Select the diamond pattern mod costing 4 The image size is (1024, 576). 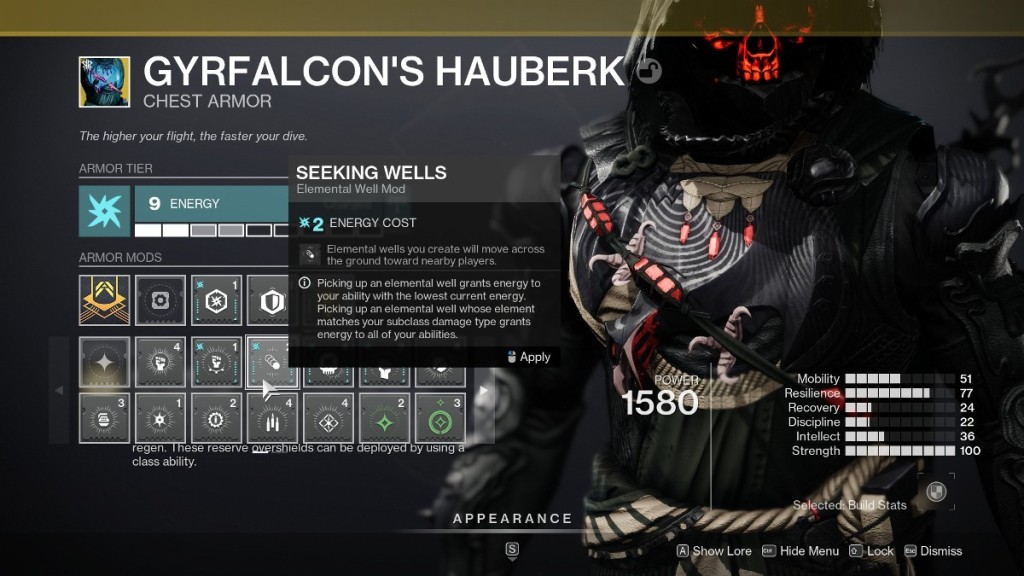[x=329, y=418]
